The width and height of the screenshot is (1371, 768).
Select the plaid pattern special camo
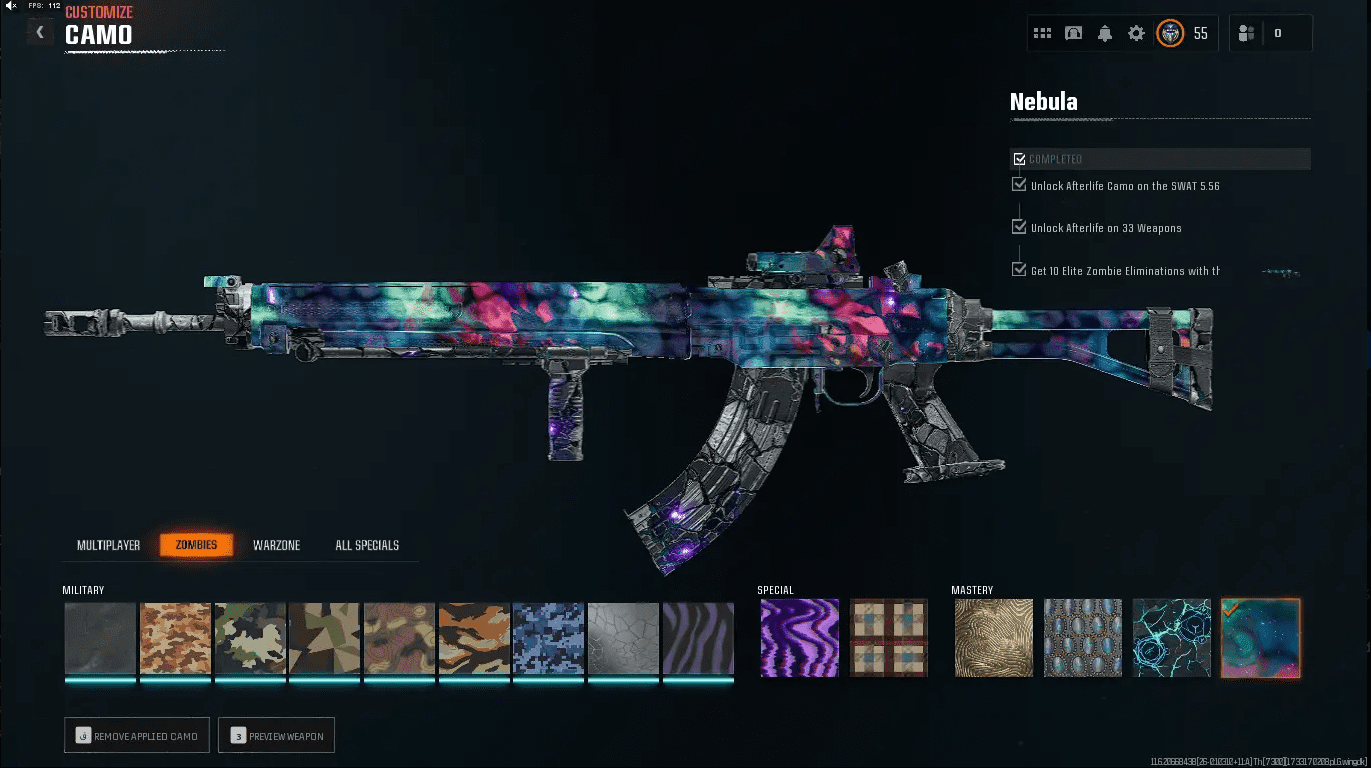coord(888,638)
